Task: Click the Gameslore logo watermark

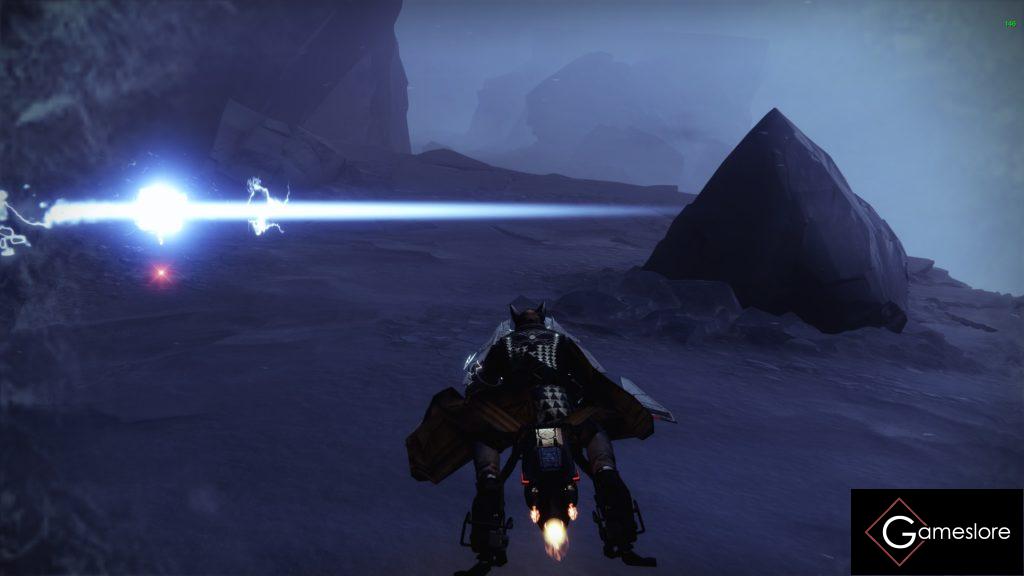Action: (x=937, y=532)
